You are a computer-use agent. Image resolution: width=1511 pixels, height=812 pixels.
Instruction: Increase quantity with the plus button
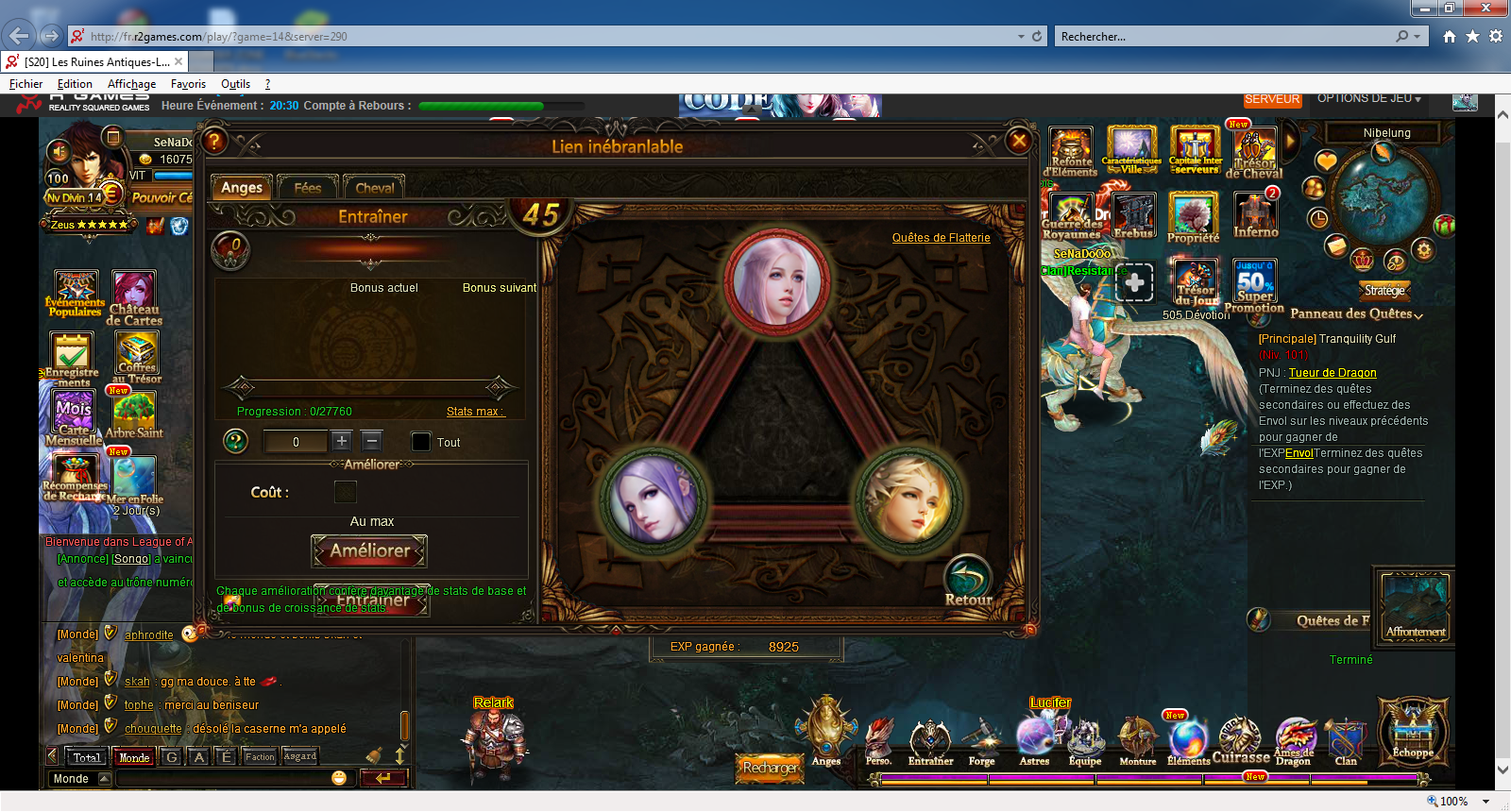(x=342, y=441)
